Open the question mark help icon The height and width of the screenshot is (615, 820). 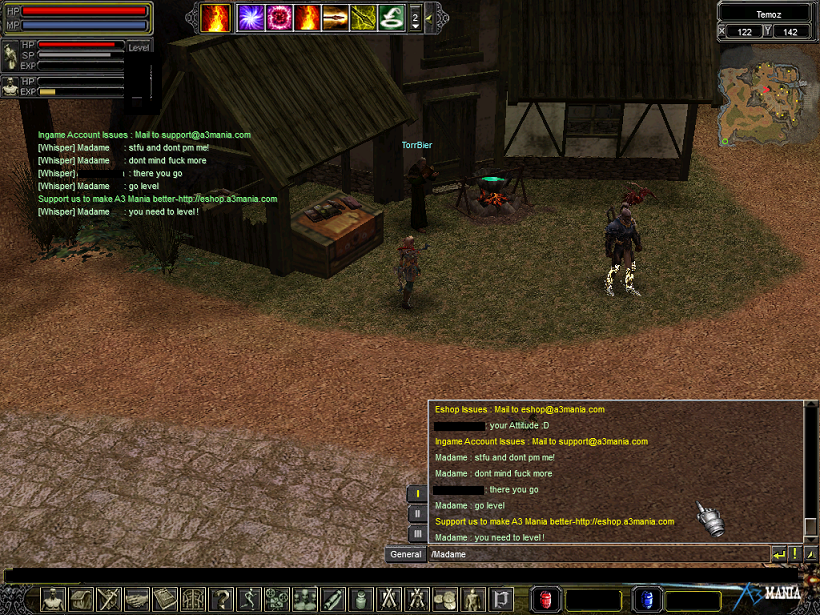[221, 599]
